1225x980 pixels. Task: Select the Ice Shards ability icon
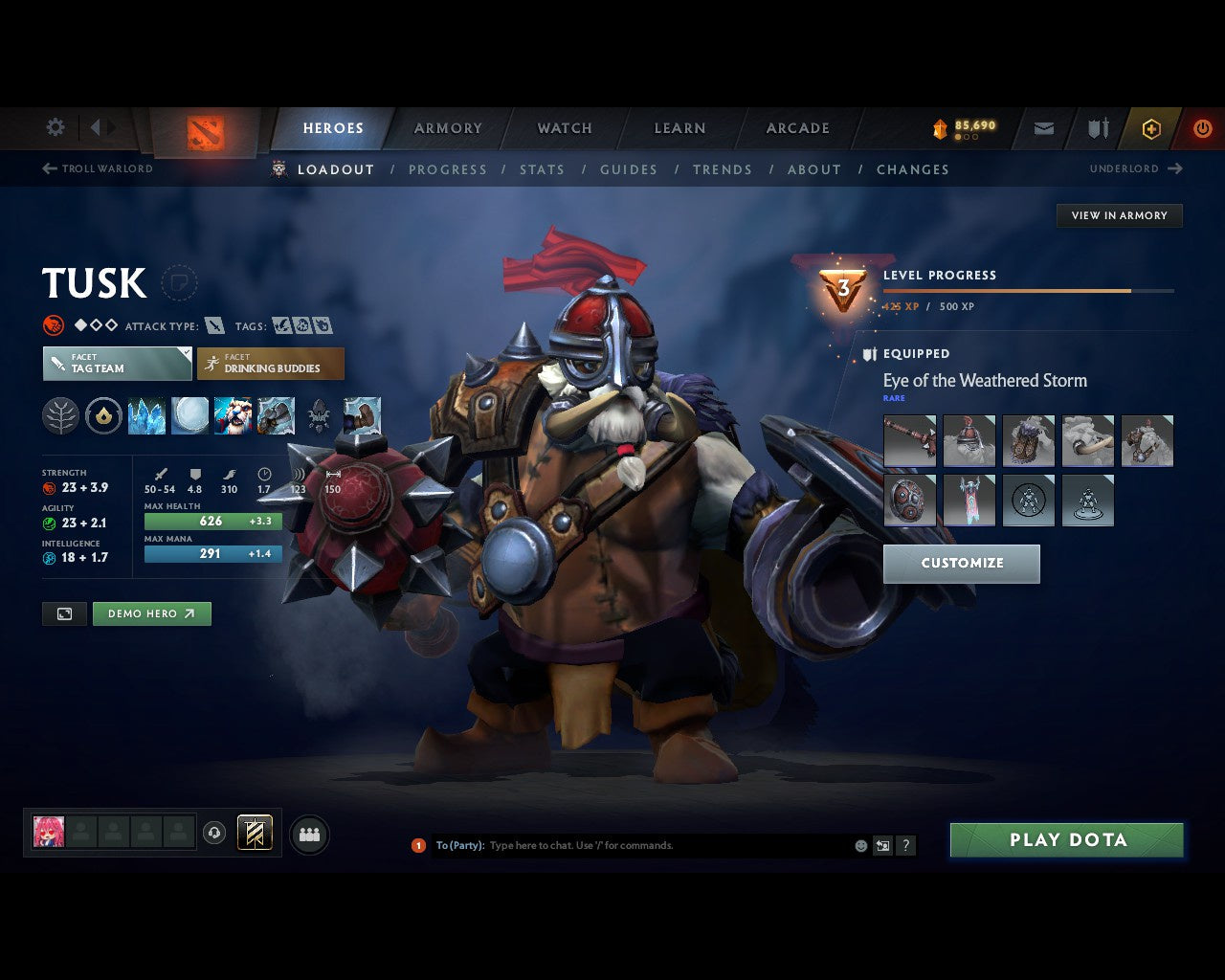146,416
